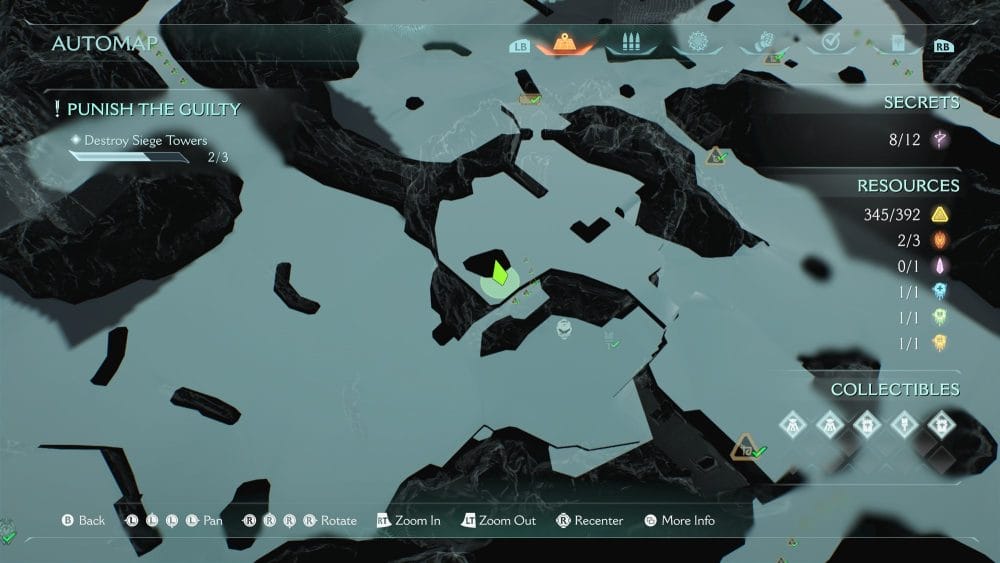Select the orange ruby resource icon
The width and height of the screenshot is (1000, 563).
pos(939,240)
